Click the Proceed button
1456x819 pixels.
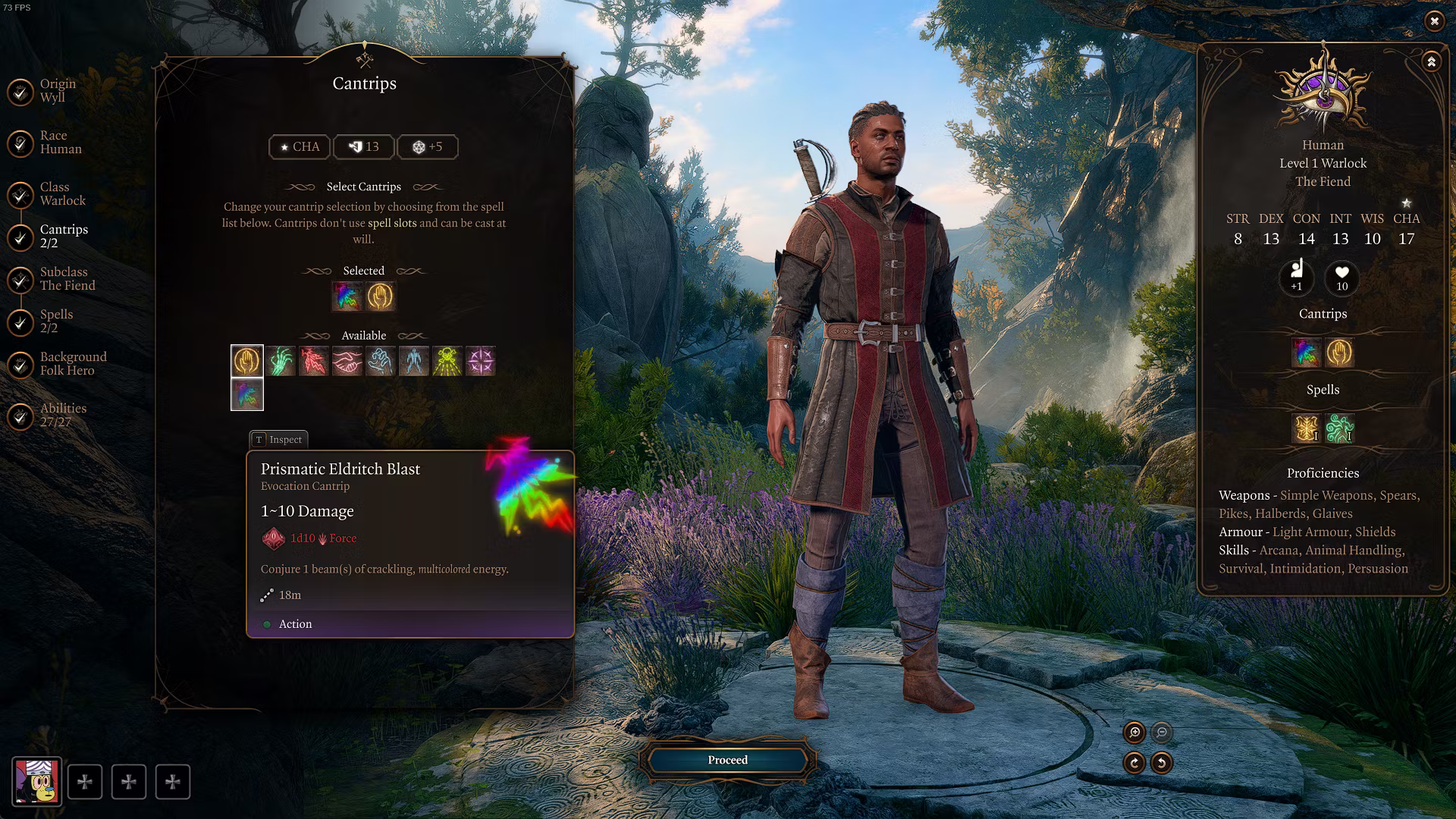[x=727, y=760]
